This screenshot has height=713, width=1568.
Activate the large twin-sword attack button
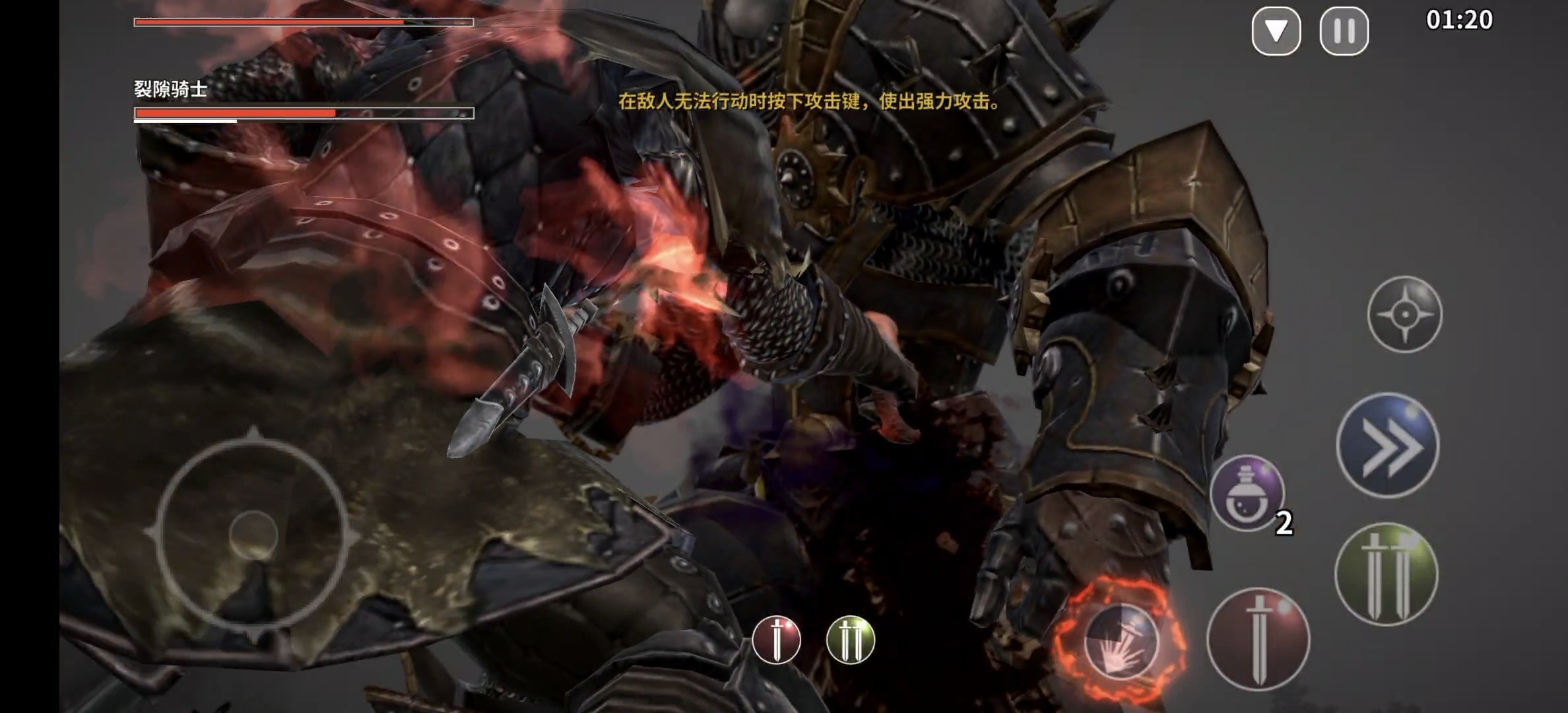tap(1385, 574)
